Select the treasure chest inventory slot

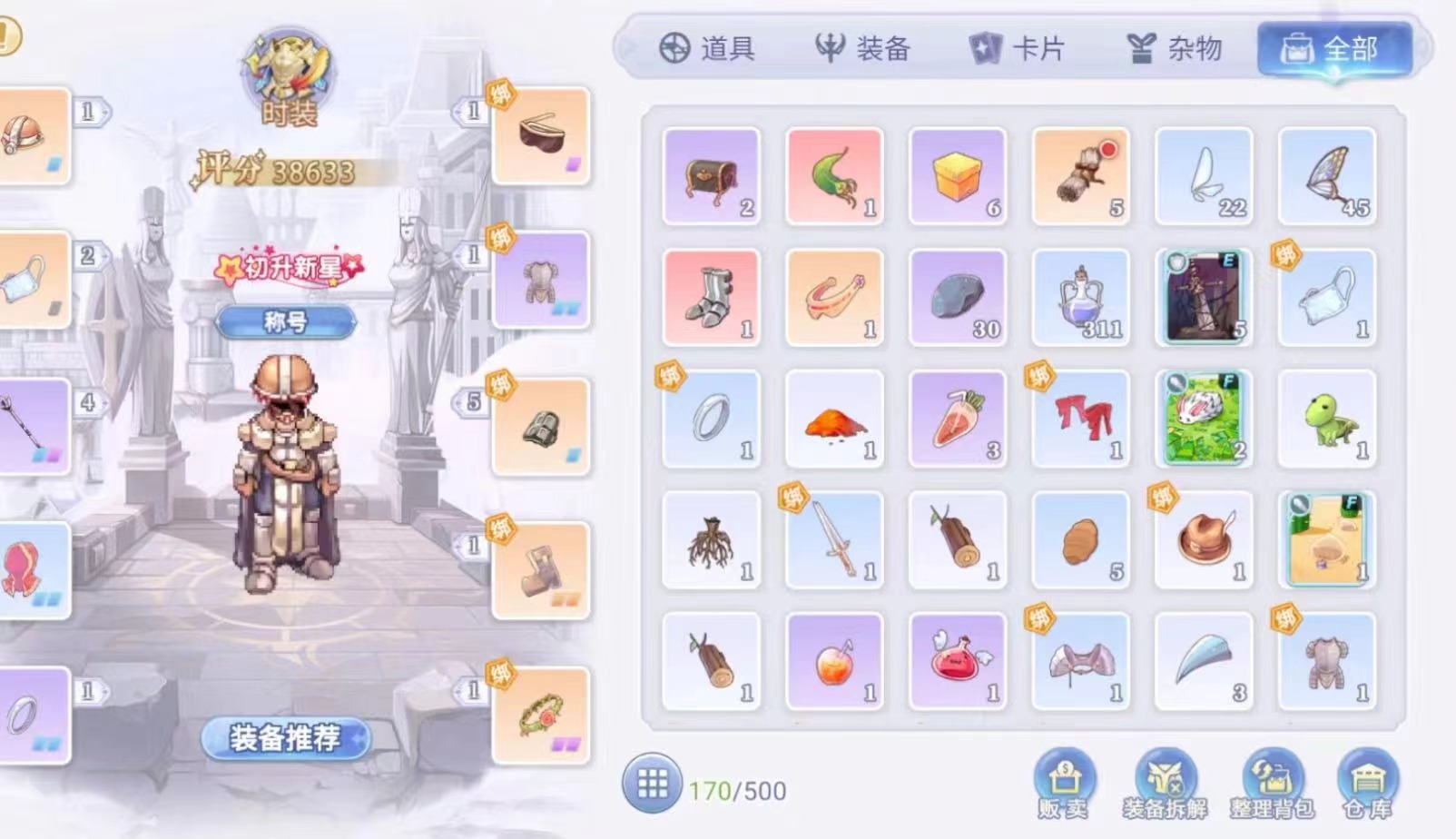coord(712,176)
